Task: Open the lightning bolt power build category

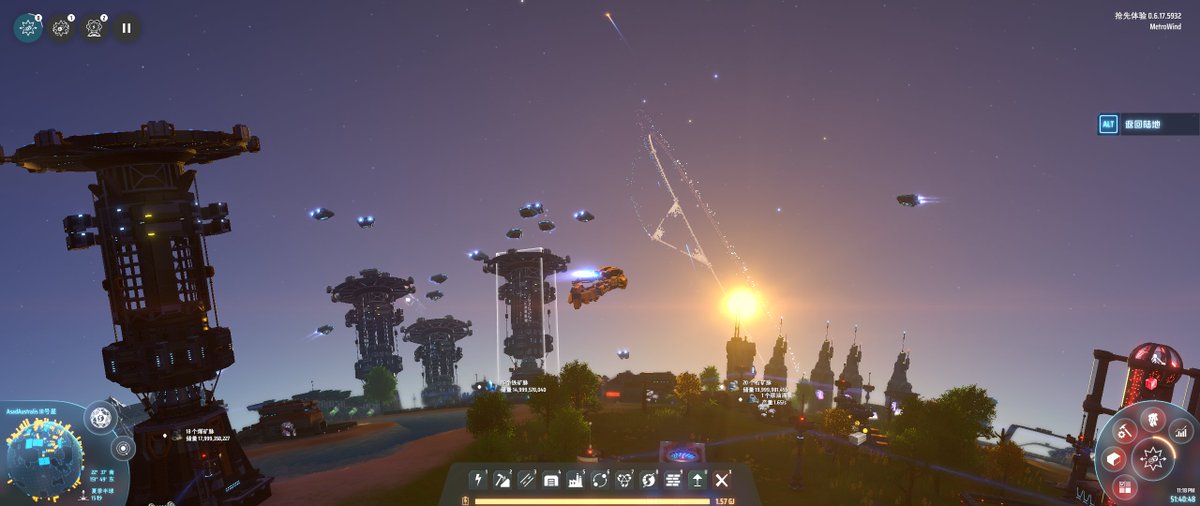Action: point(477,480)
